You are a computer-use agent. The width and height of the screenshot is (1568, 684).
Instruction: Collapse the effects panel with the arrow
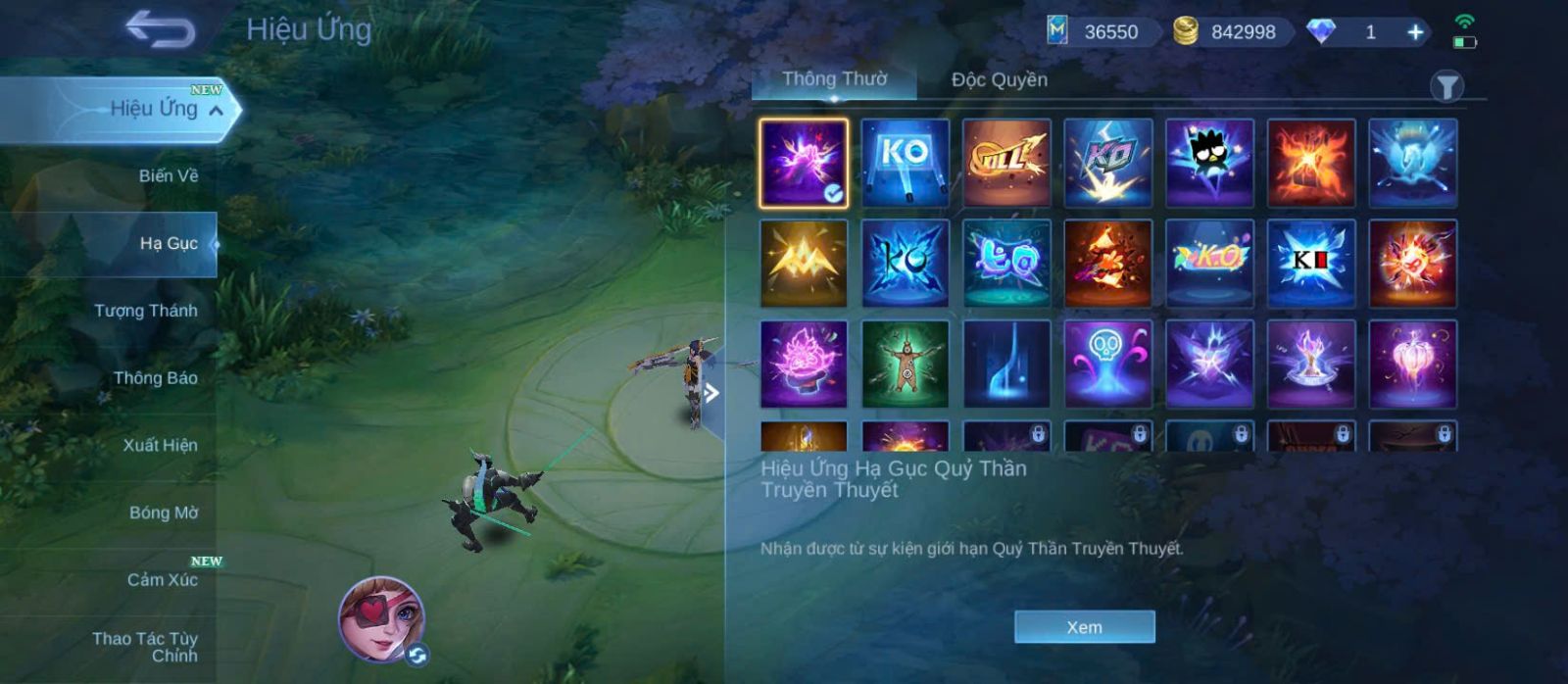pos(712,394)
